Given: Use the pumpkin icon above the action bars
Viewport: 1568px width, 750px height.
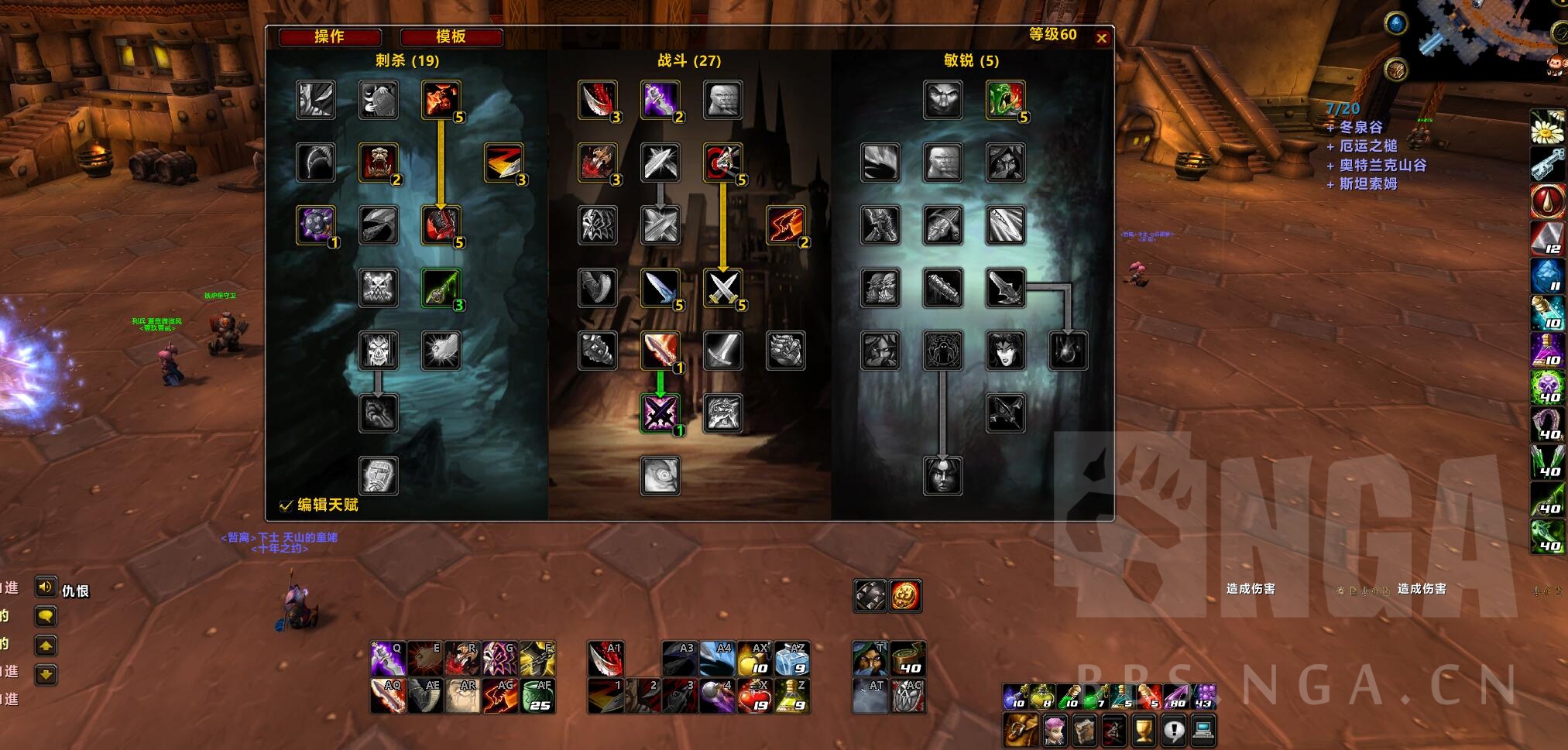Looking at the screenshot, I should (905, 595).
